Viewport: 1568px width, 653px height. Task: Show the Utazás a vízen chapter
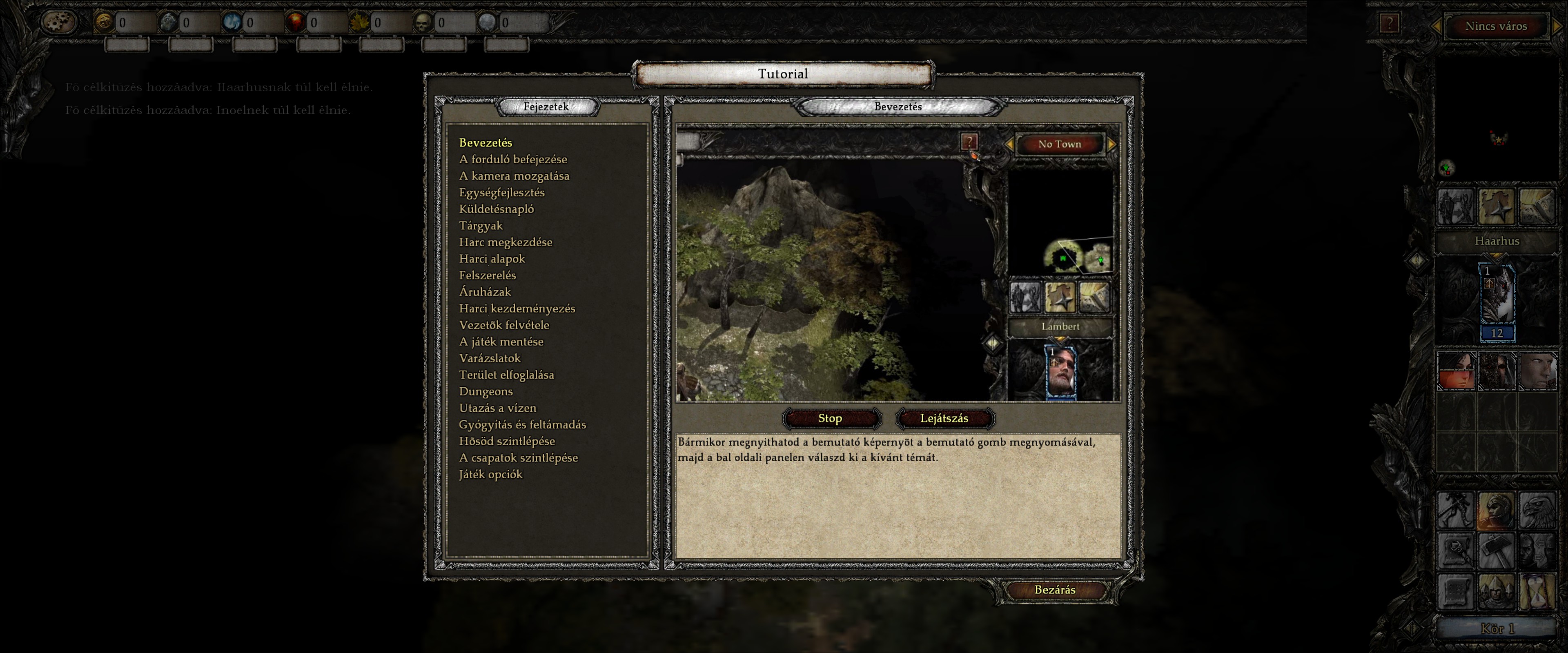pos(497,408)
